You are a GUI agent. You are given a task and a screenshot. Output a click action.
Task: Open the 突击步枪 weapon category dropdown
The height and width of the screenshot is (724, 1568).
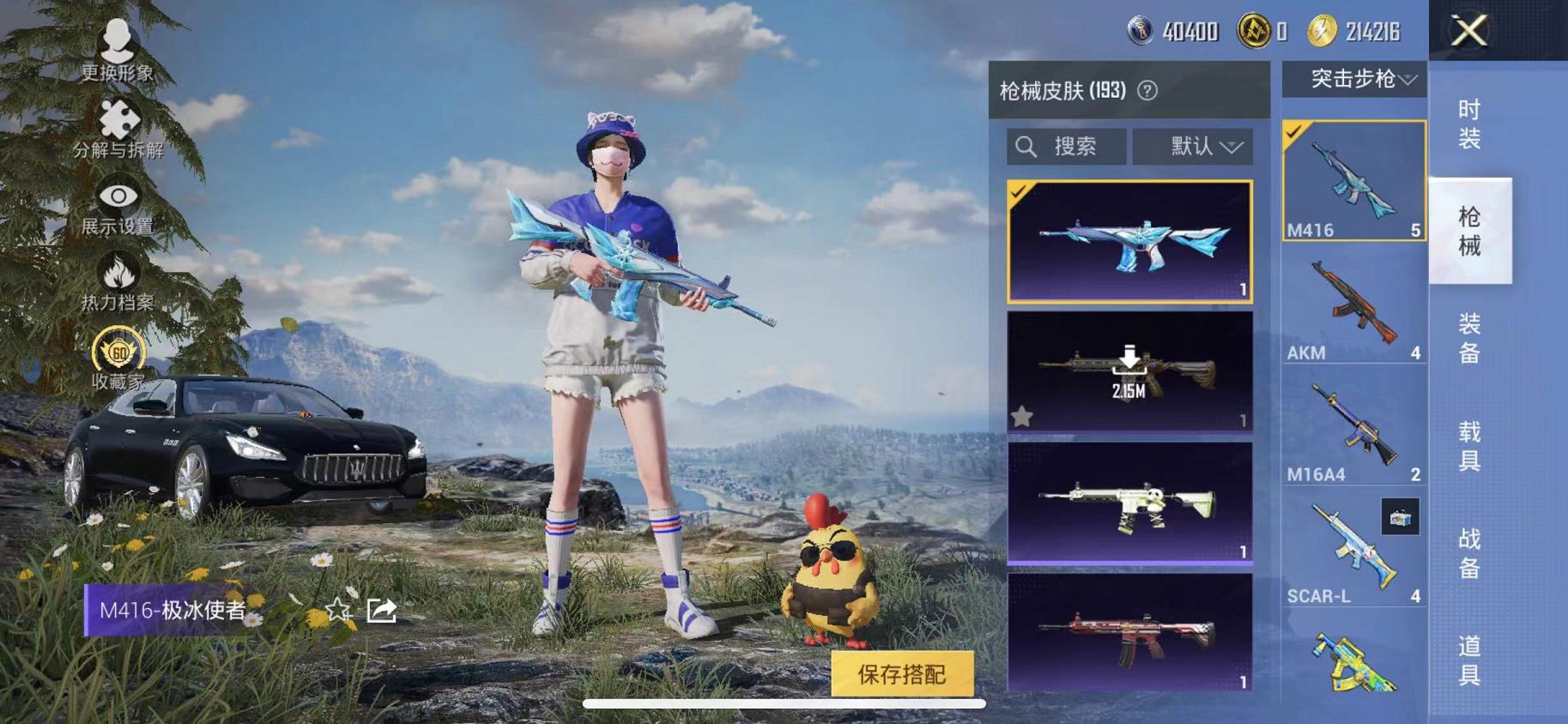click(x=1354, y=79)
